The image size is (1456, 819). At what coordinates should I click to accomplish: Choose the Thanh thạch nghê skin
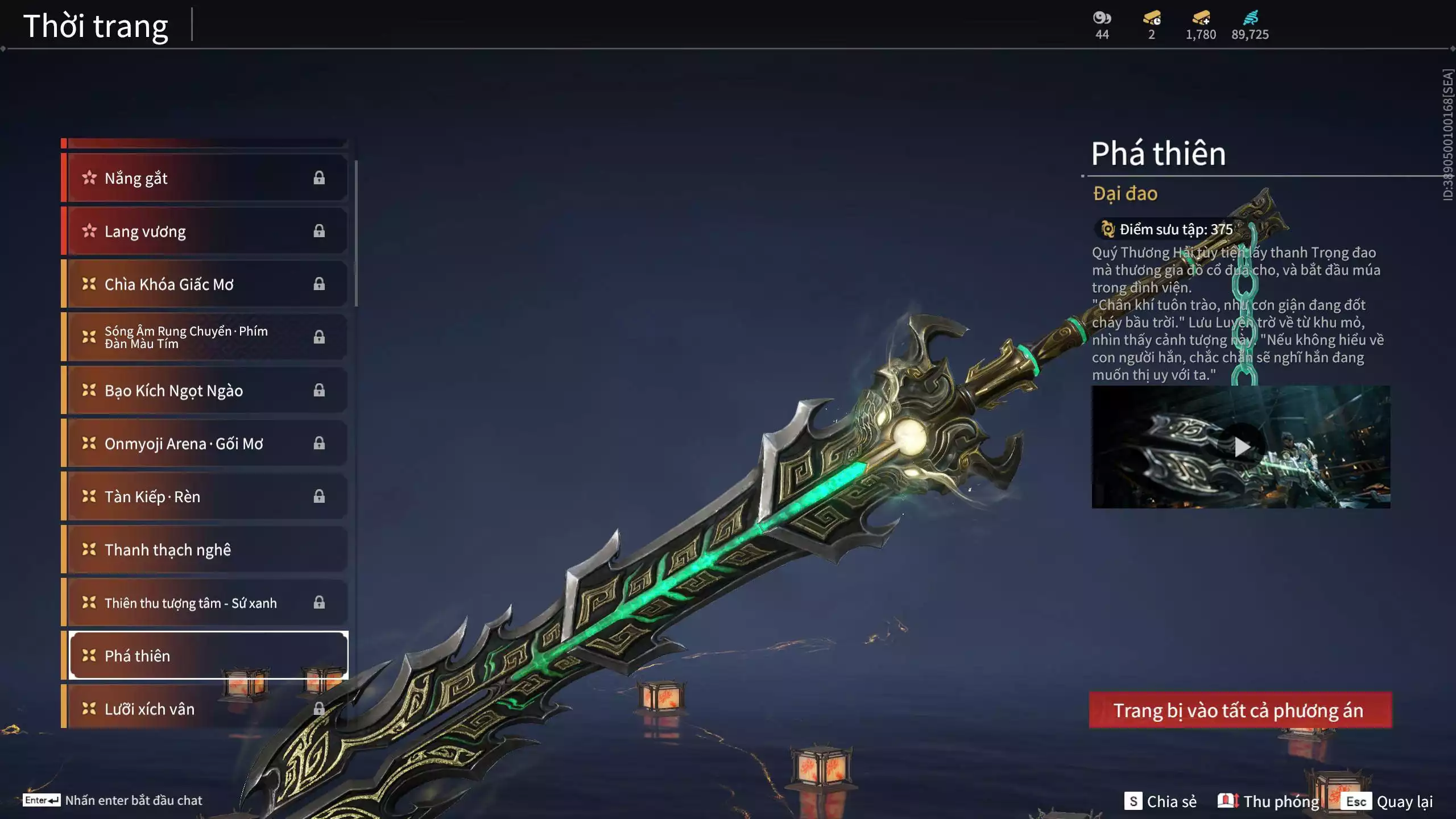tap(205, 549)
